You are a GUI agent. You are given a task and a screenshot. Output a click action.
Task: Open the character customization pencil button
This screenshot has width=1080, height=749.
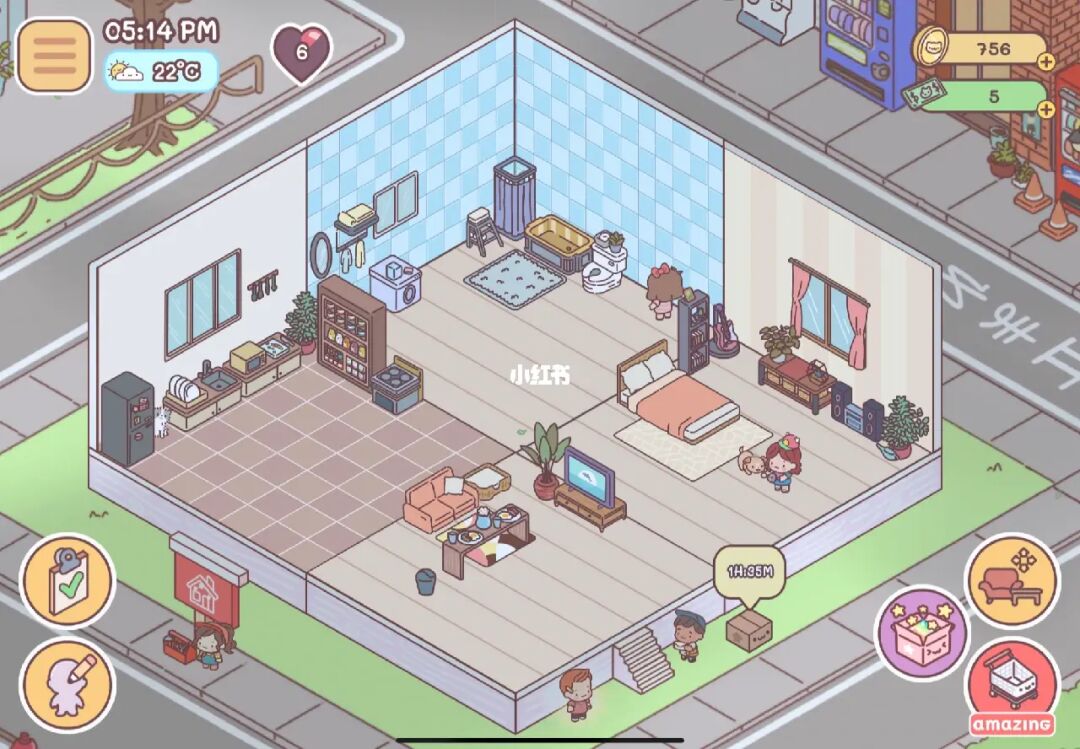tap(68, 684)
